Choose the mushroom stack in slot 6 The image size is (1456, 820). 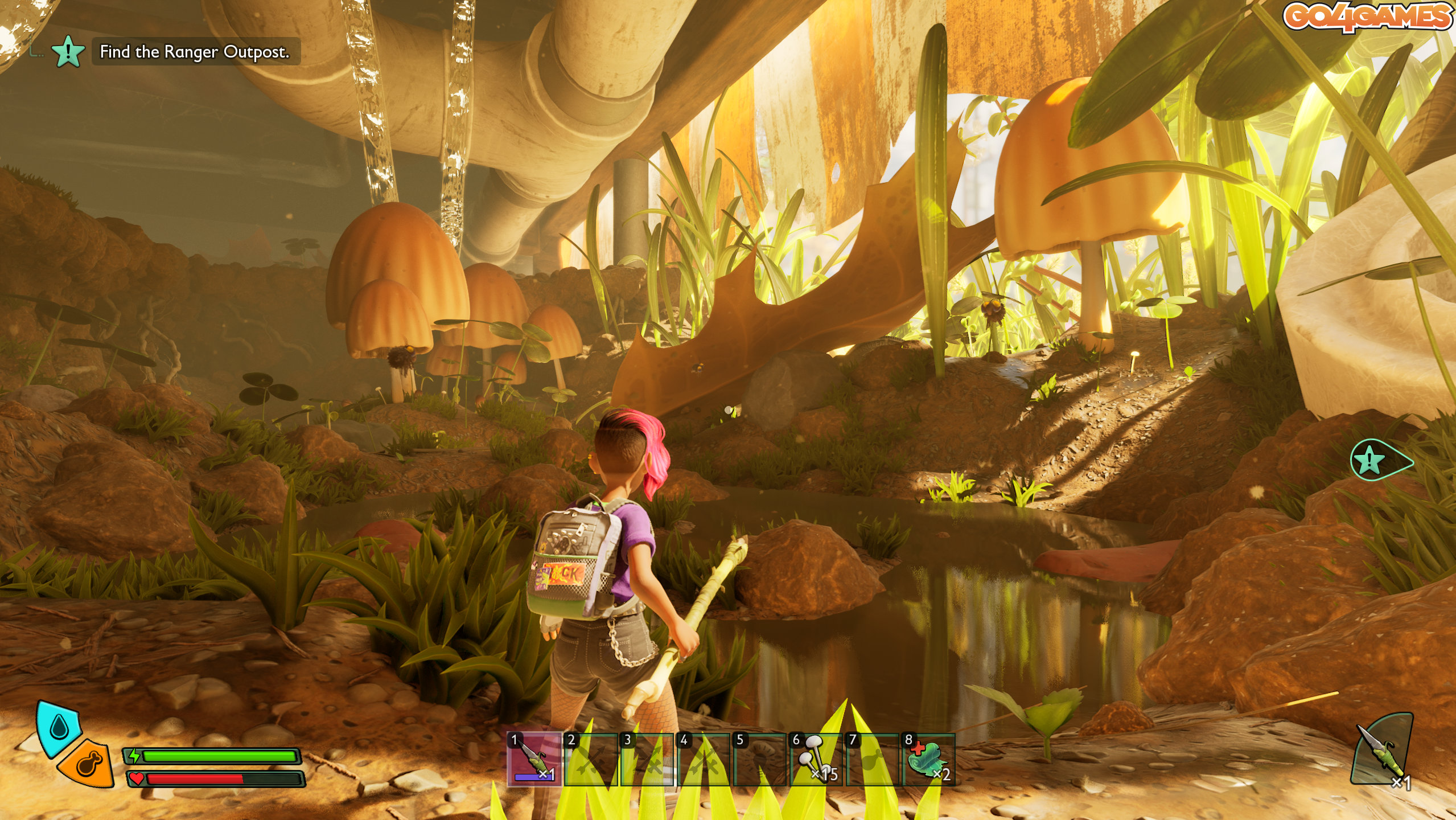click(815, 758)
